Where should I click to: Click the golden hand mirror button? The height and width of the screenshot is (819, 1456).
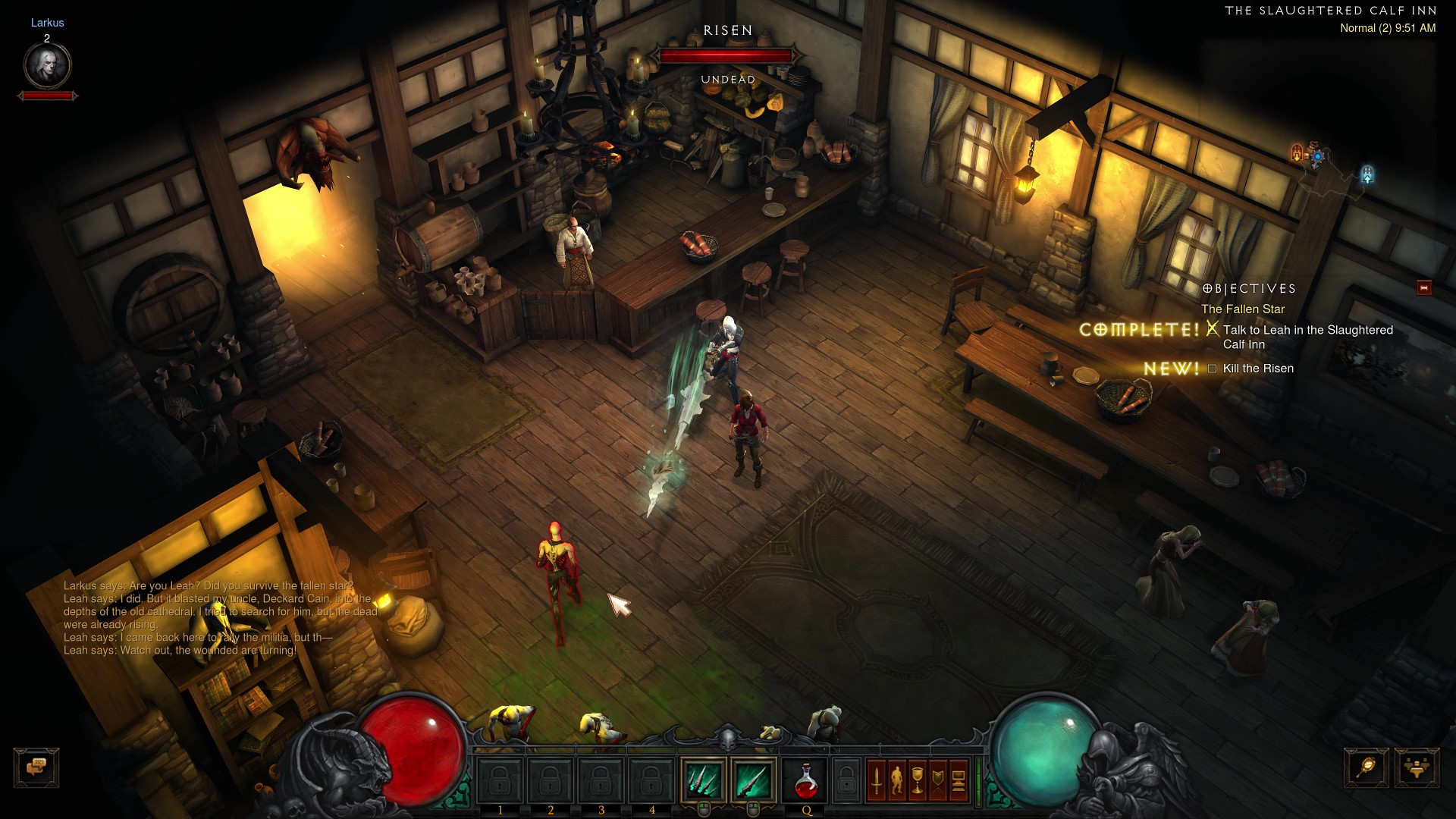tap(1367, 767)
